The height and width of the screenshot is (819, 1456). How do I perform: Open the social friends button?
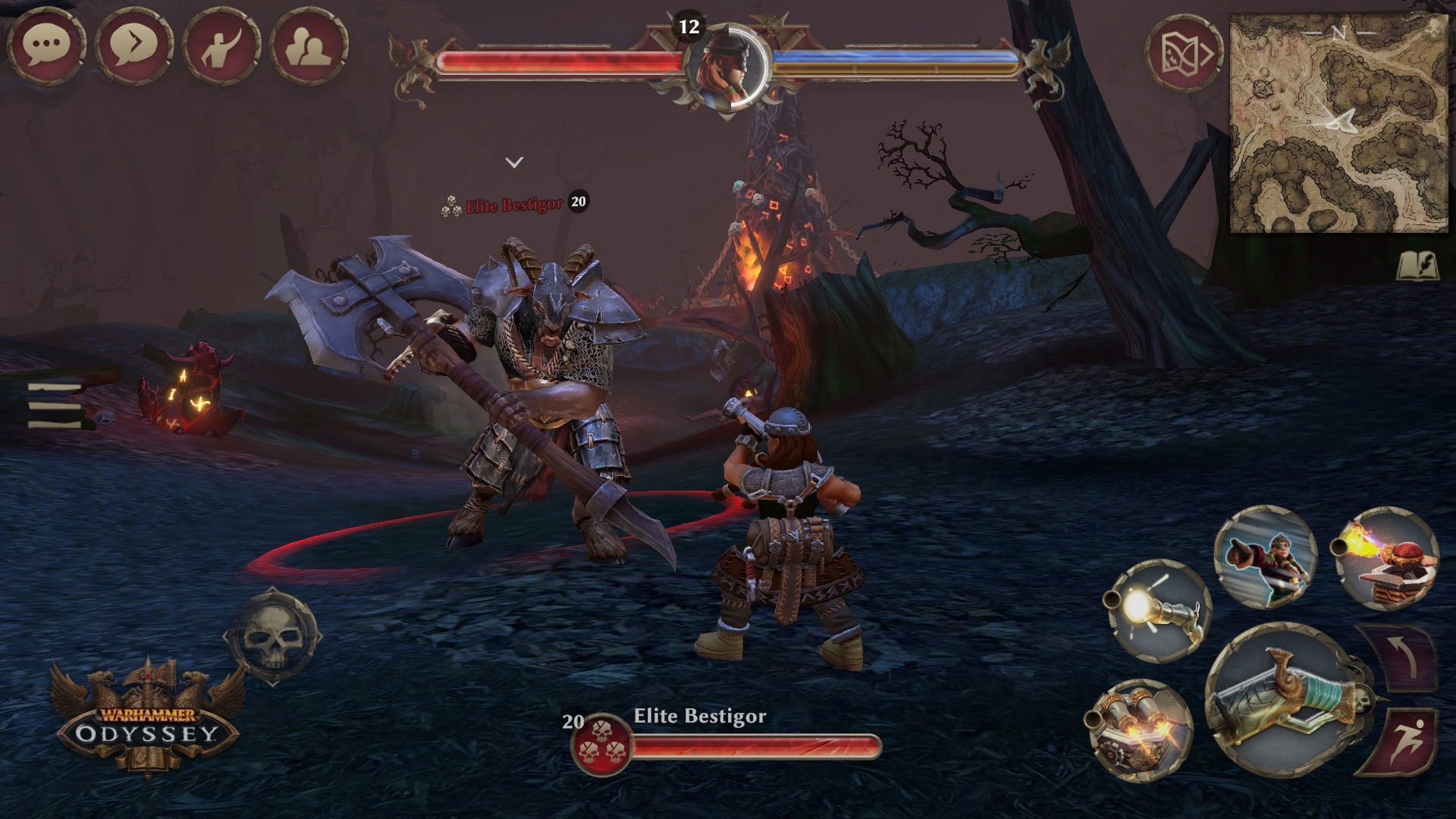click(309, 45)
